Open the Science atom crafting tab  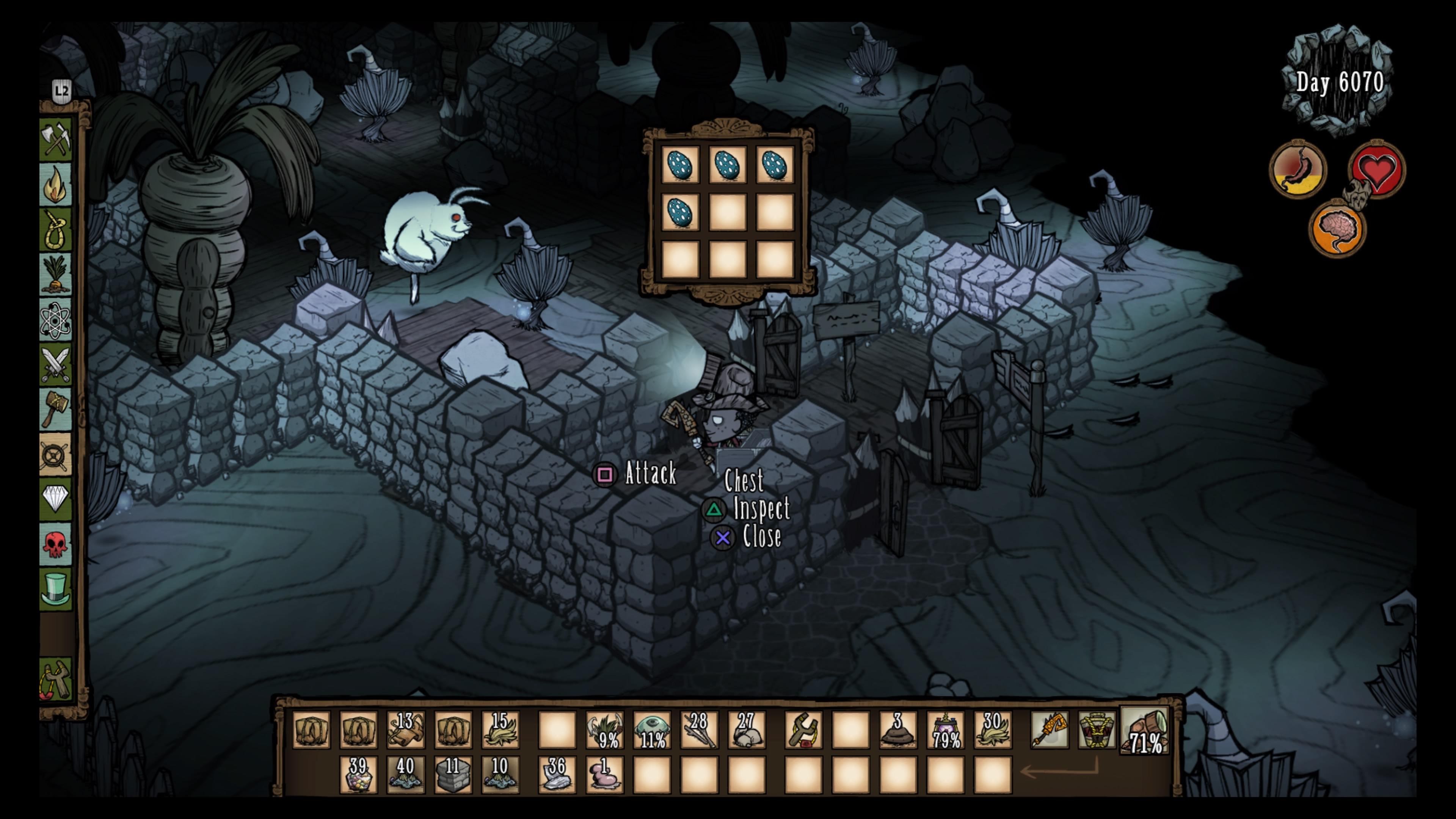coord(56,320)
